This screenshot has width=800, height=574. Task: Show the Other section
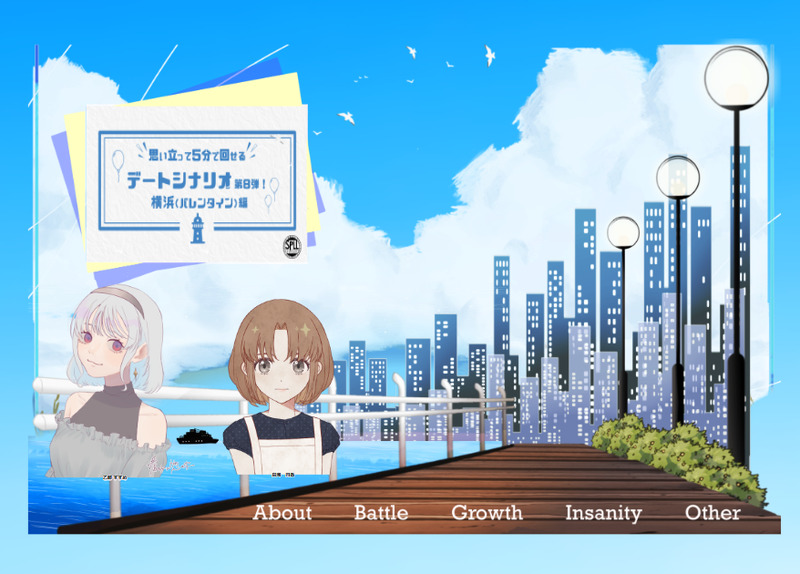[x=713, y=513]
